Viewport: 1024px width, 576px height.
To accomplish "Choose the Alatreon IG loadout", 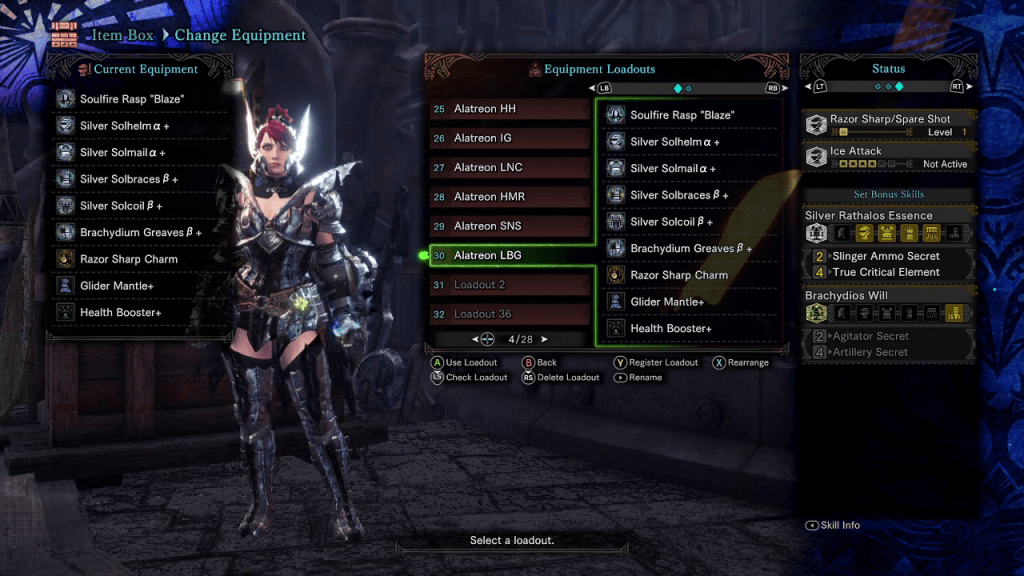I will pyautogui.click(x=510, y=138).
